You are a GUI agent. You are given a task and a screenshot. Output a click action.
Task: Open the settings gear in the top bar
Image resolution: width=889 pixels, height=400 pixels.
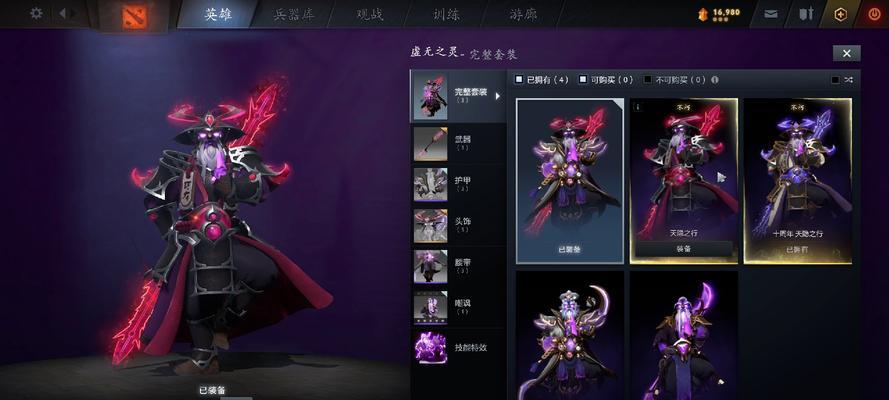[37, 13]
